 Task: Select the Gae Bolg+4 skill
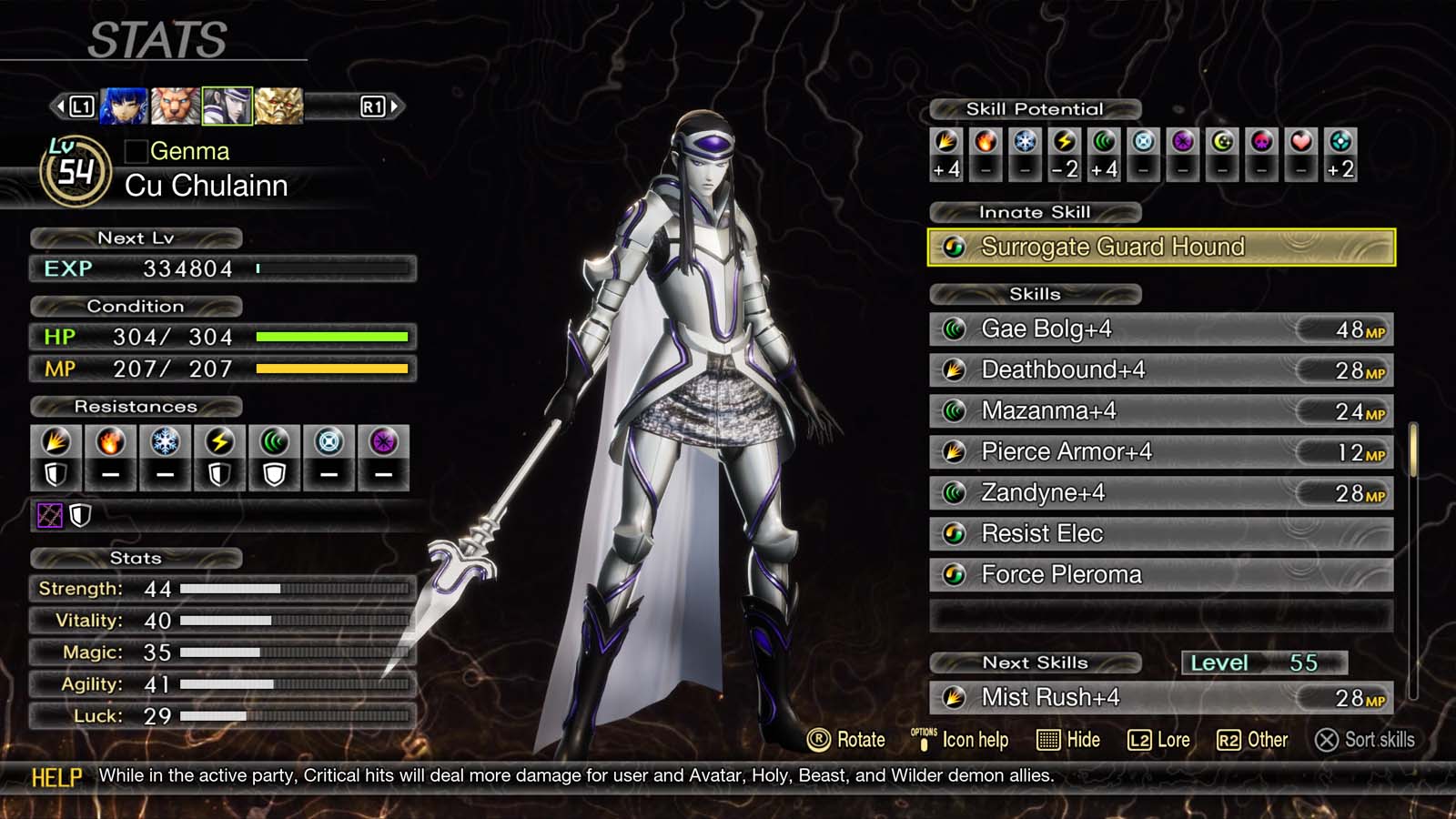1160,329
